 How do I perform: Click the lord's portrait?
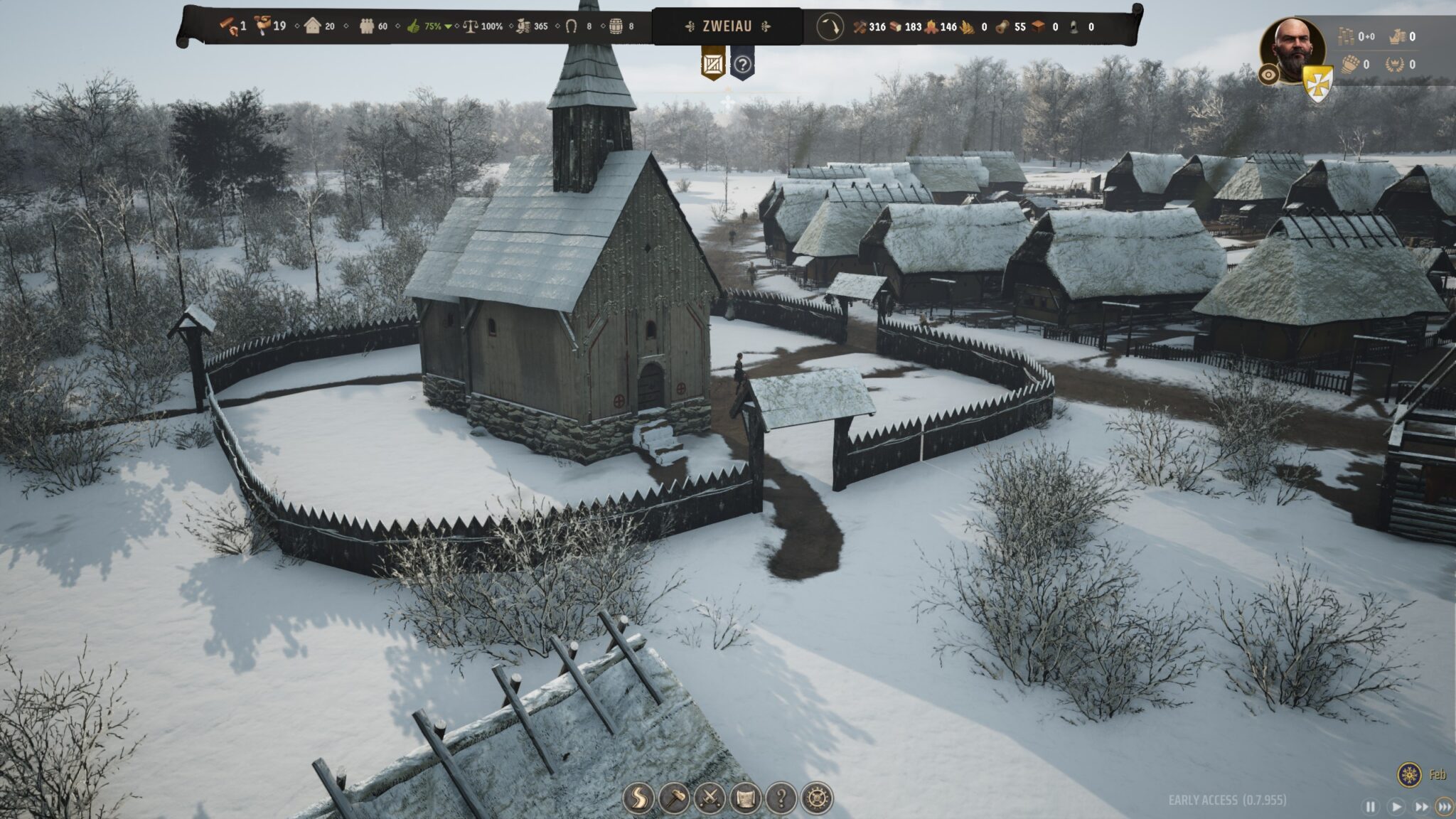1292,48
